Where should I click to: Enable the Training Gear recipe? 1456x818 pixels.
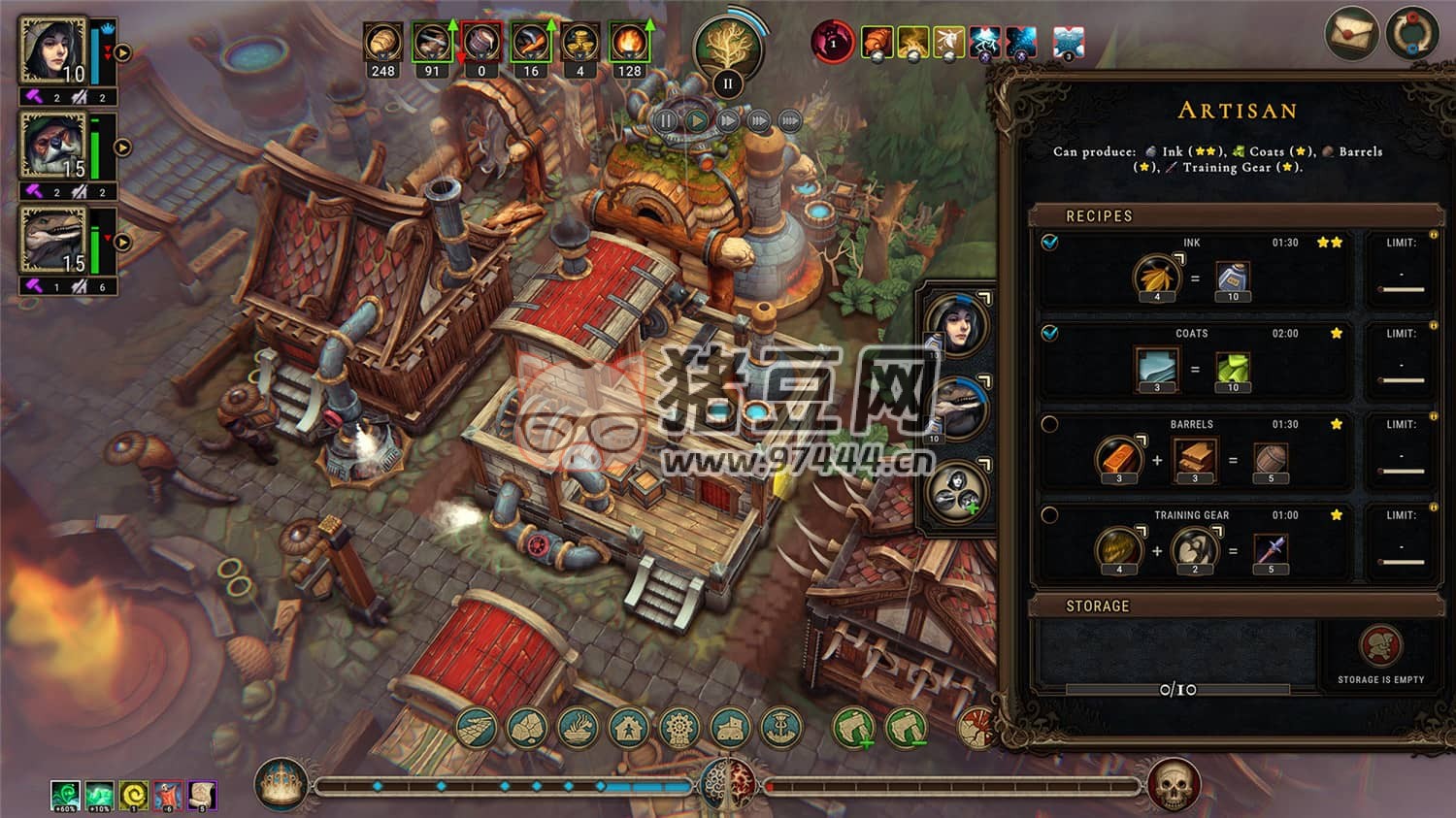click(1049, 515)
